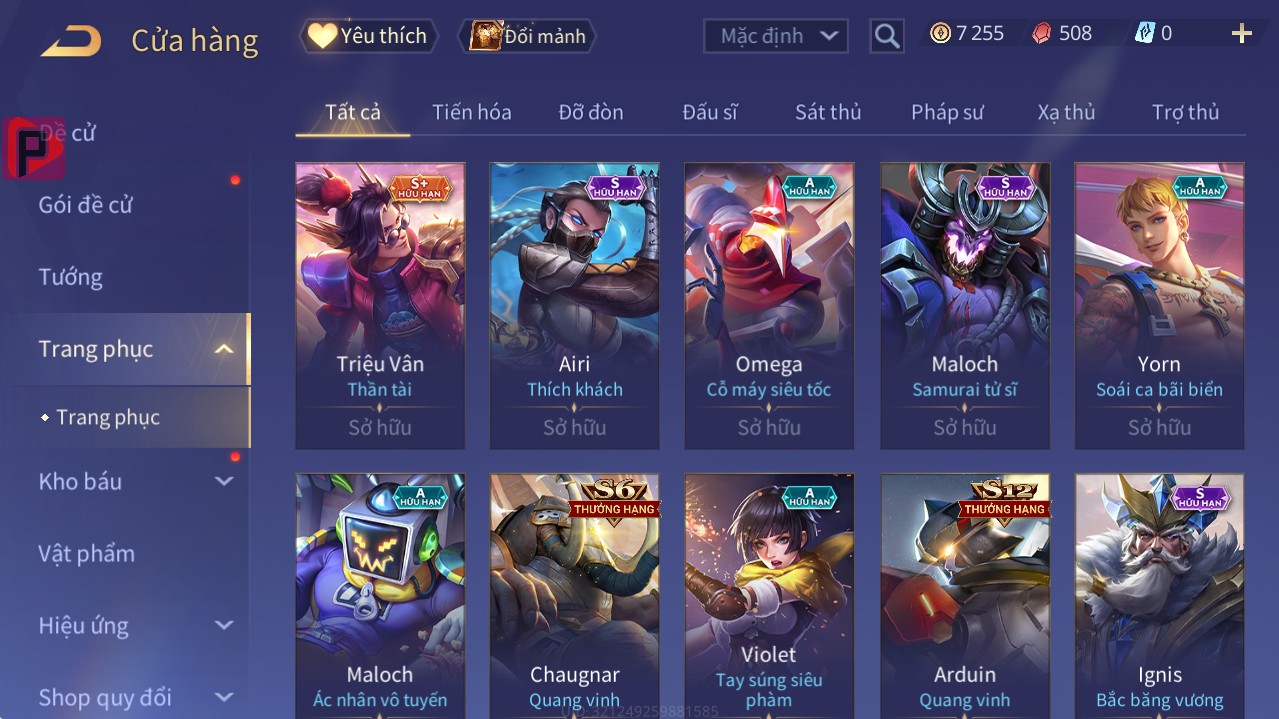
Task: Show the Sát thủ category
Action: tap(827, 112)
